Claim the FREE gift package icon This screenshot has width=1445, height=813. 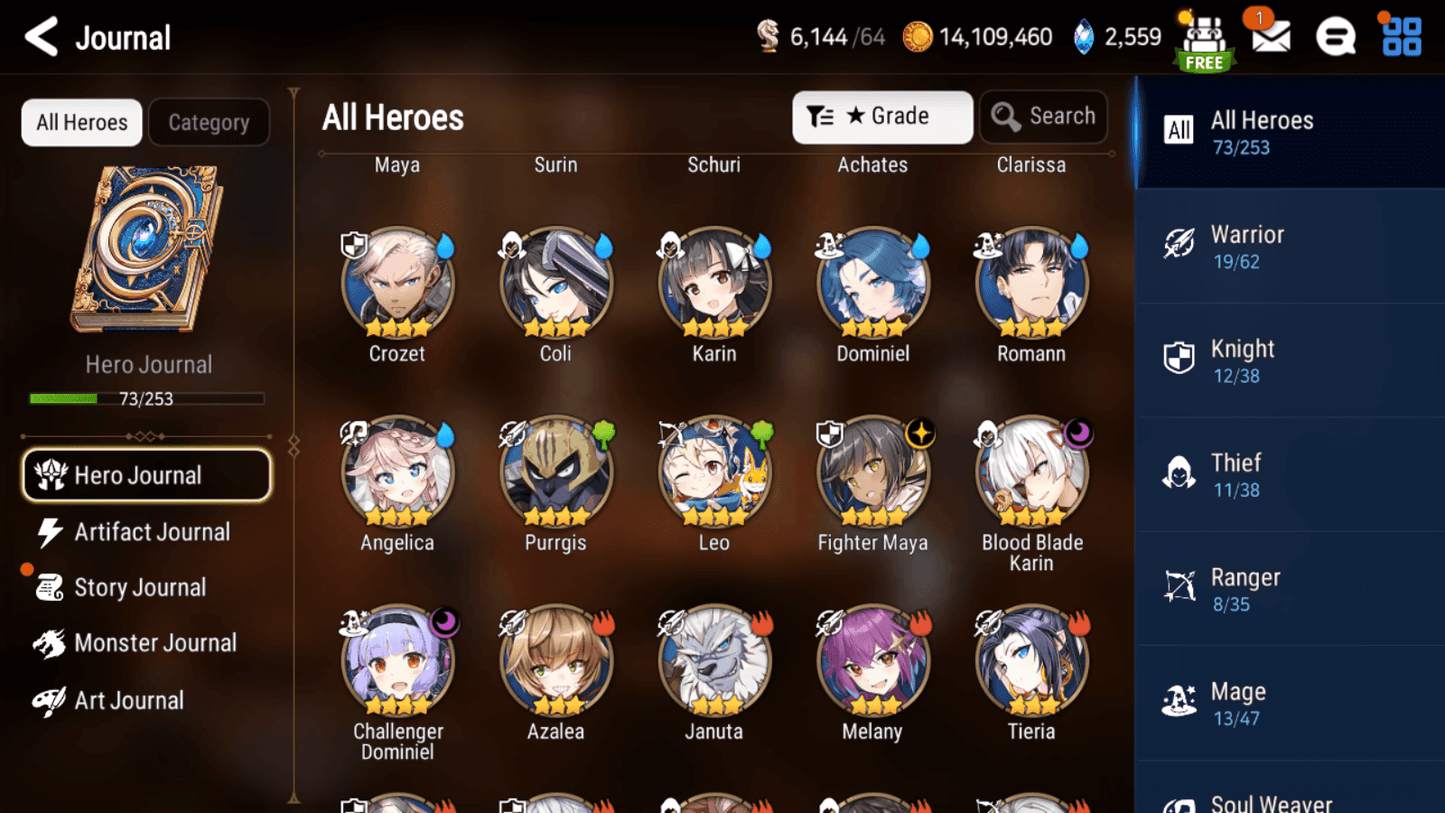1203,40
